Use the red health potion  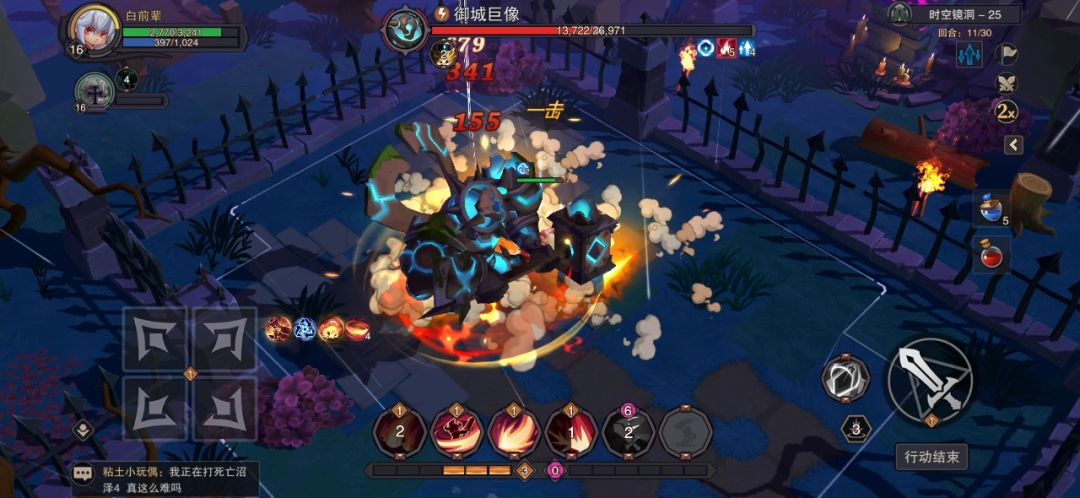point(991,254)
